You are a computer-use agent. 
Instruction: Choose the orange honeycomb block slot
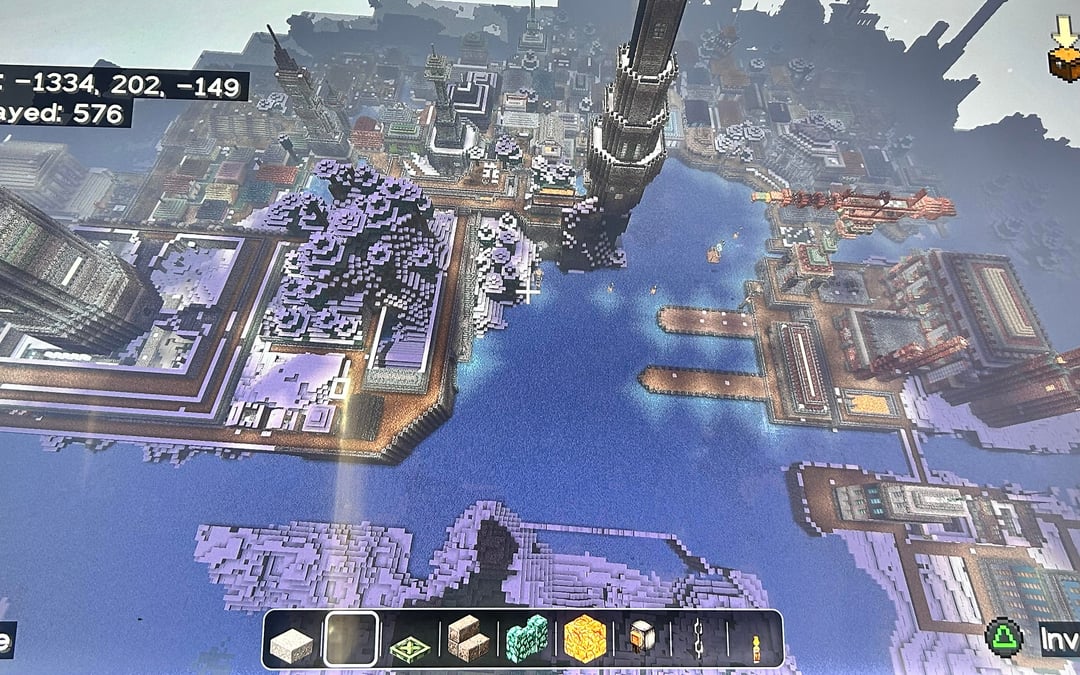click(x=584, y=639)
